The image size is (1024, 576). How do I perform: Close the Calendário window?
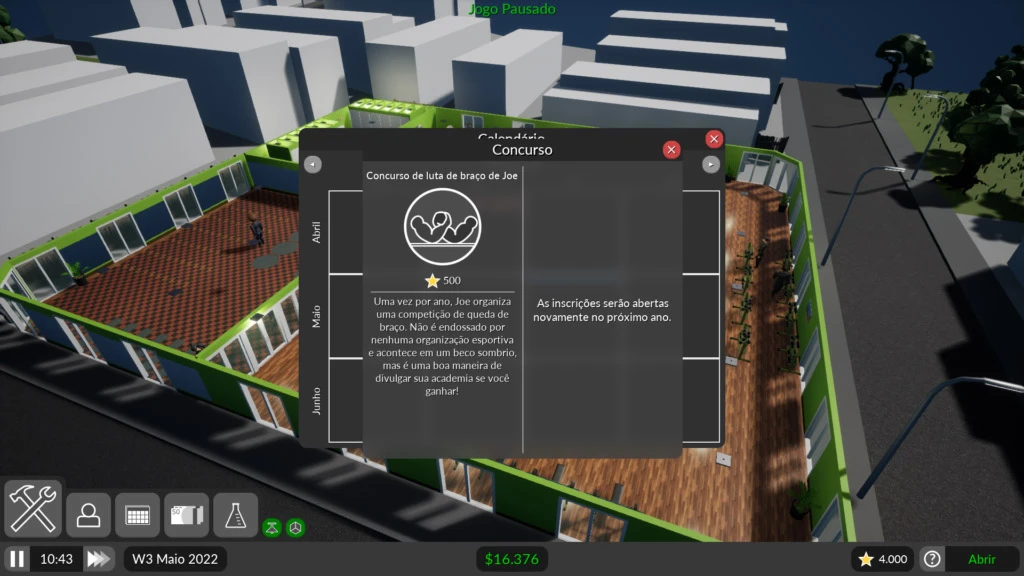pyautogui.click(x=714, y=139)
